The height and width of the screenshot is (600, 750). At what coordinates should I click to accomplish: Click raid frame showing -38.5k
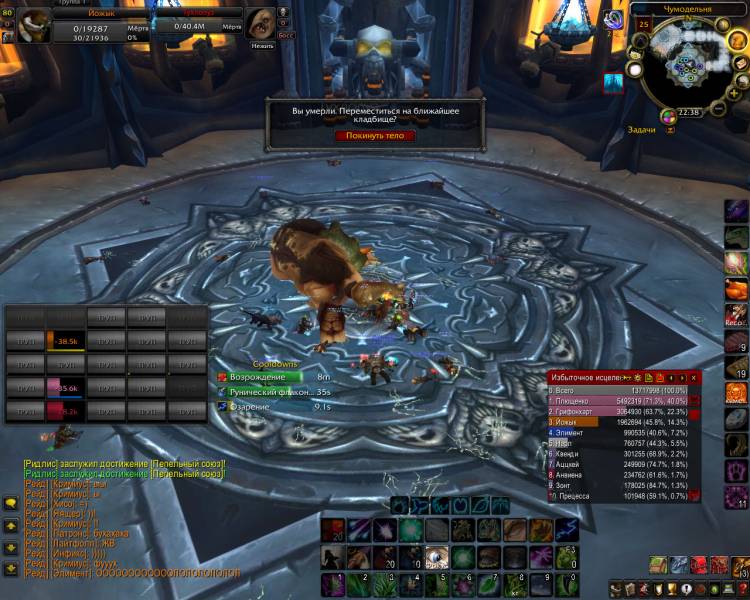[63, 341]
